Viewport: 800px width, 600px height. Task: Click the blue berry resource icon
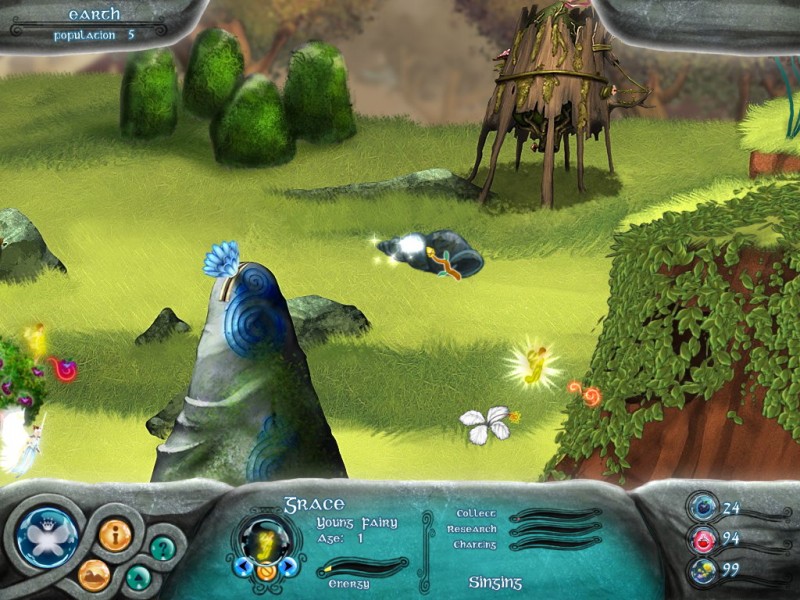[x=701, y=507]
